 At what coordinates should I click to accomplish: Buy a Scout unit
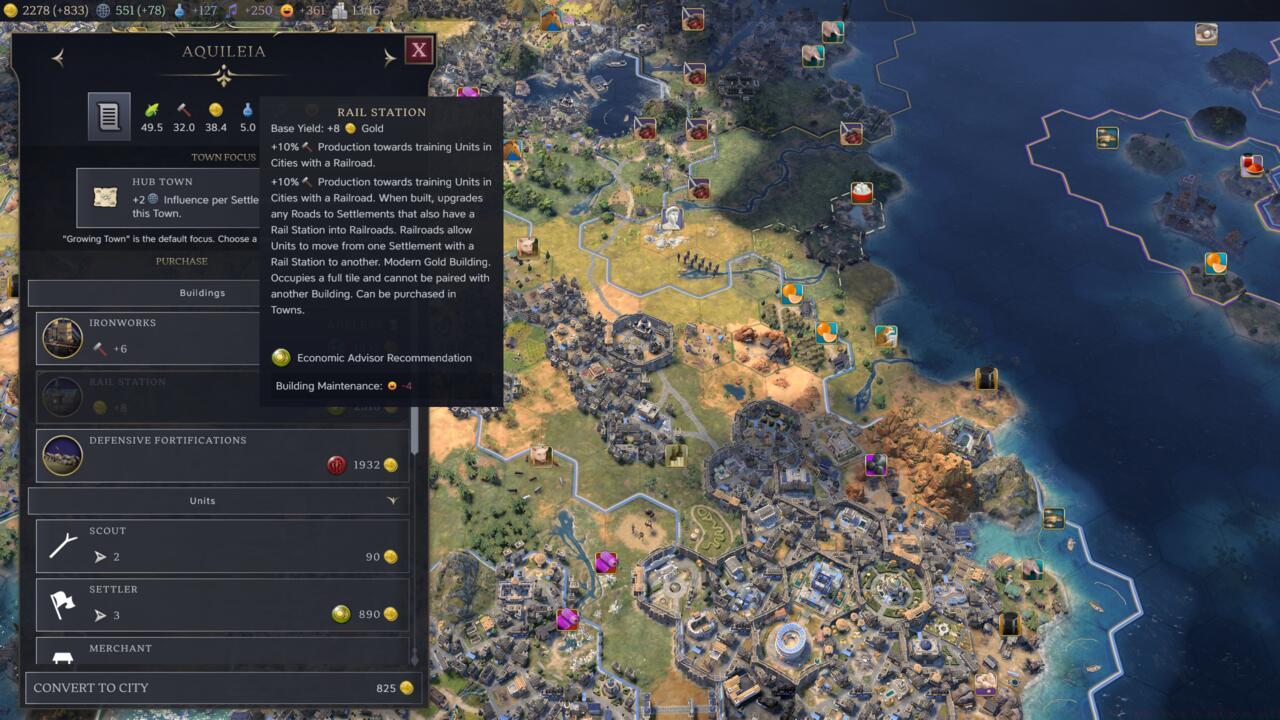[222, 546]
